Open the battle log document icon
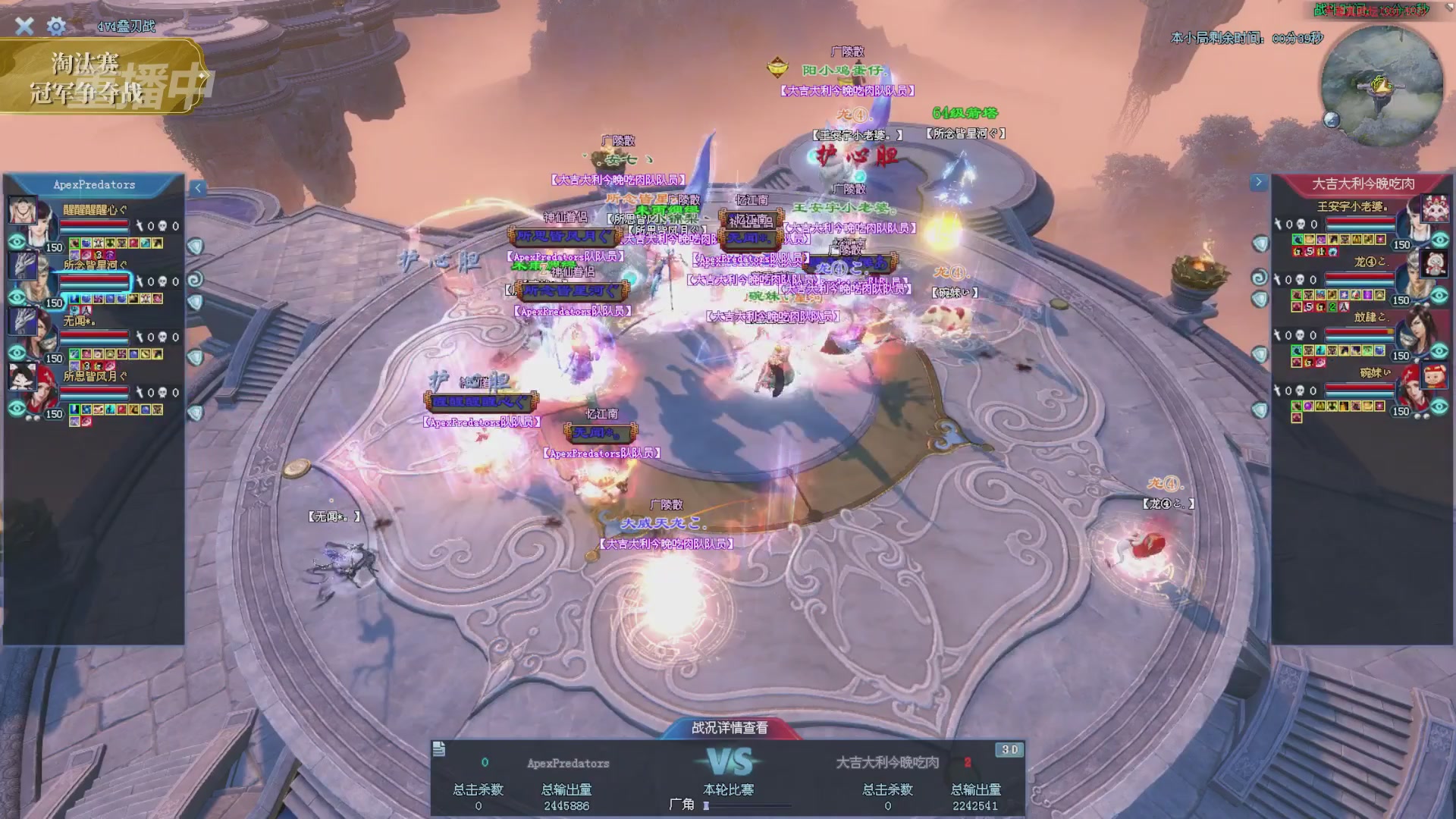The width and height of the screenshot is (1456, 819). click(x=439, y=749)
